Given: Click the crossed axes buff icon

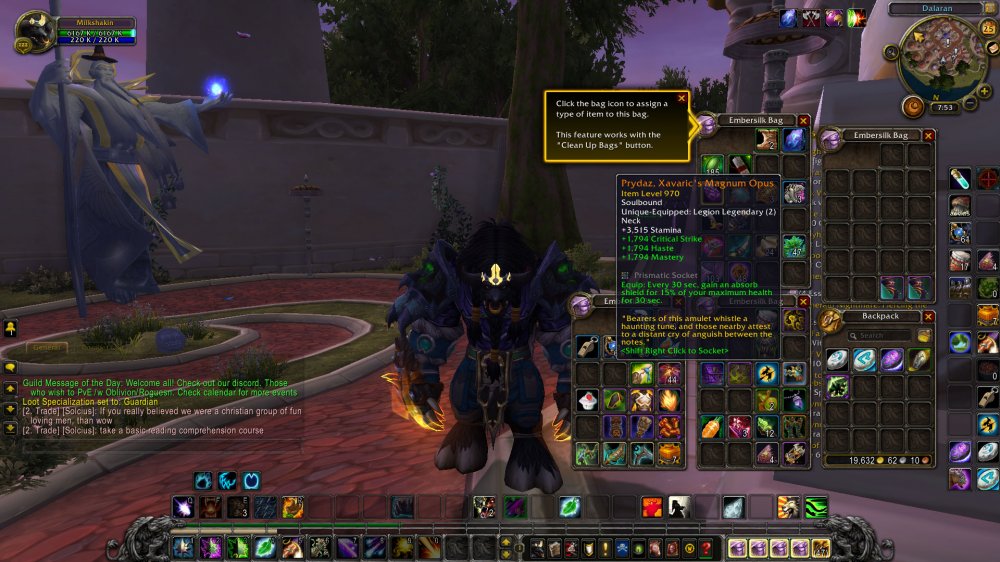Looking at the screenshot, I should click(811, 17).
